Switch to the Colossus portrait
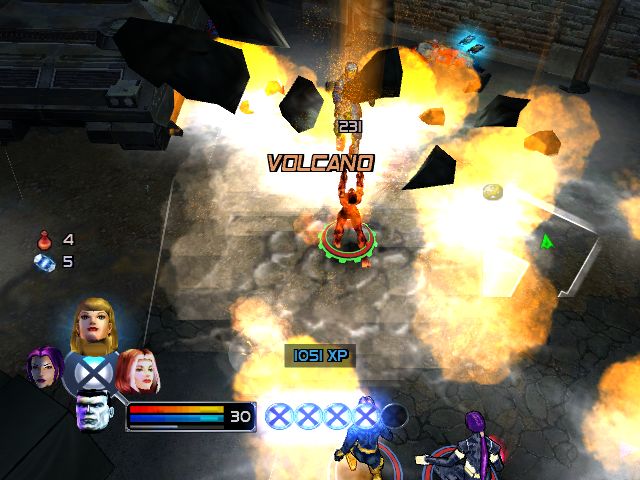 [x=92, y=410]
